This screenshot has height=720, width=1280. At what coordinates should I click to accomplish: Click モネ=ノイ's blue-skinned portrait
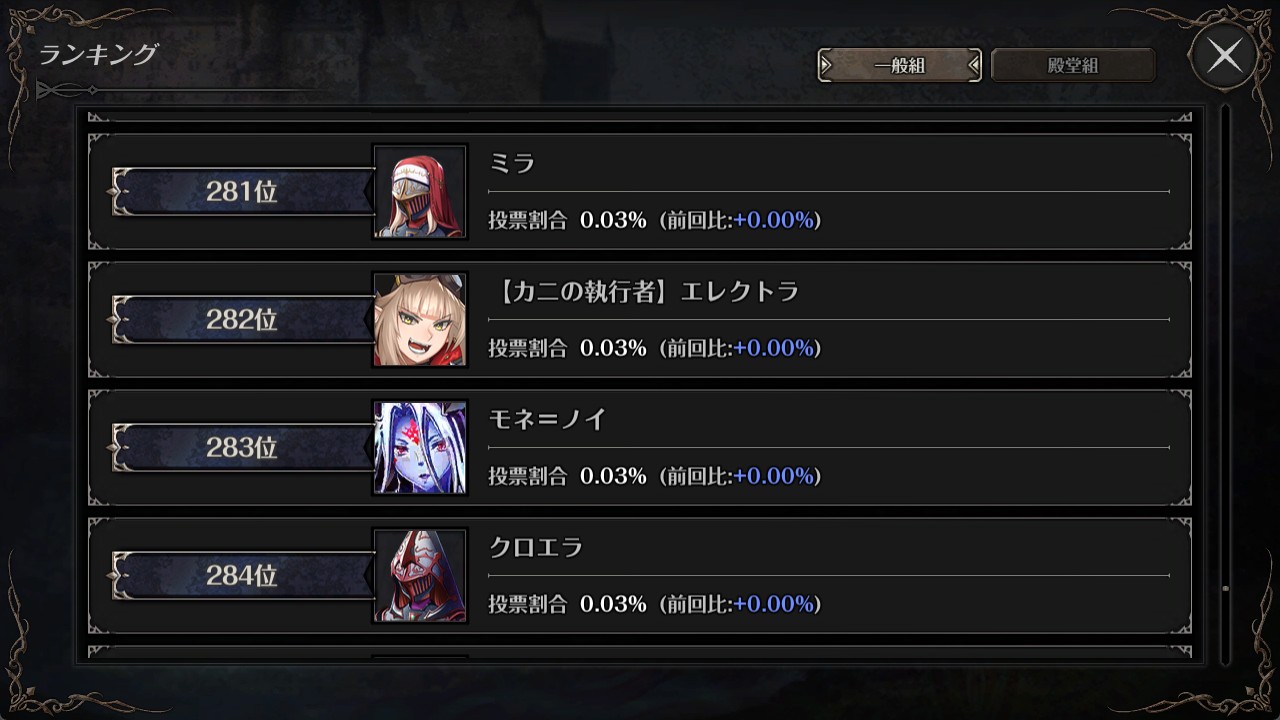tap(420, 448)
